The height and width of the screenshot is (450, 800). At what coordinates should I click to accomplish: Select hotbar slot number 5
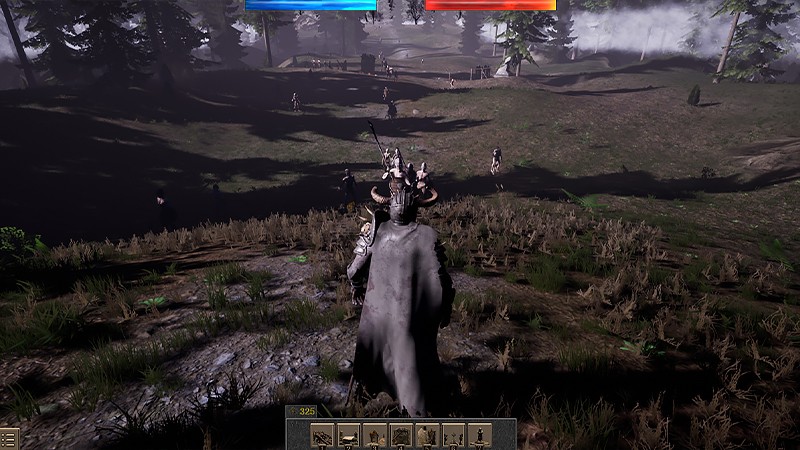click(x=427, y=435)
